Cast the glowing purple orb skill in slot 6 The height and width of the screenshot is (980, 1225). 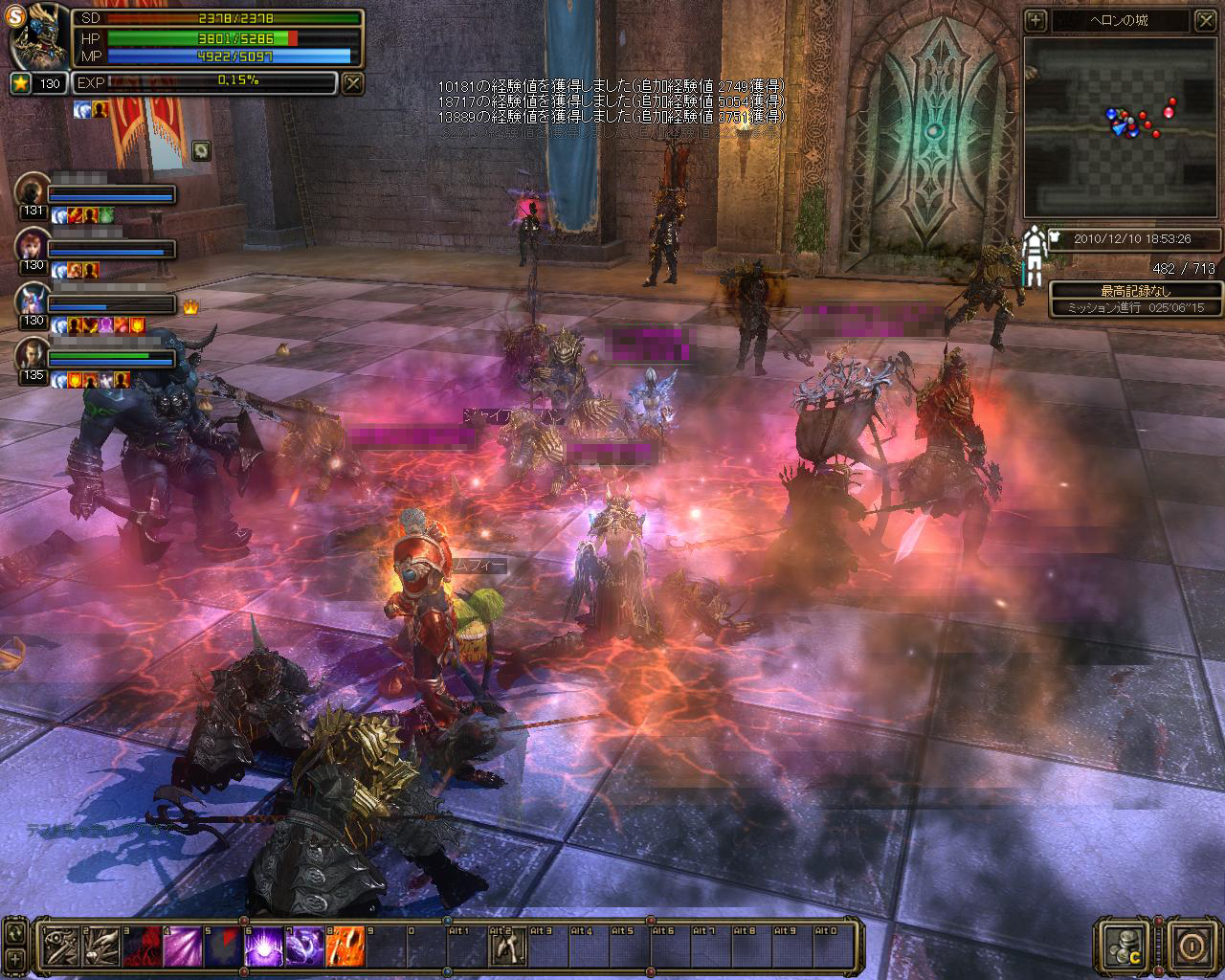click(x=264, y=947)
